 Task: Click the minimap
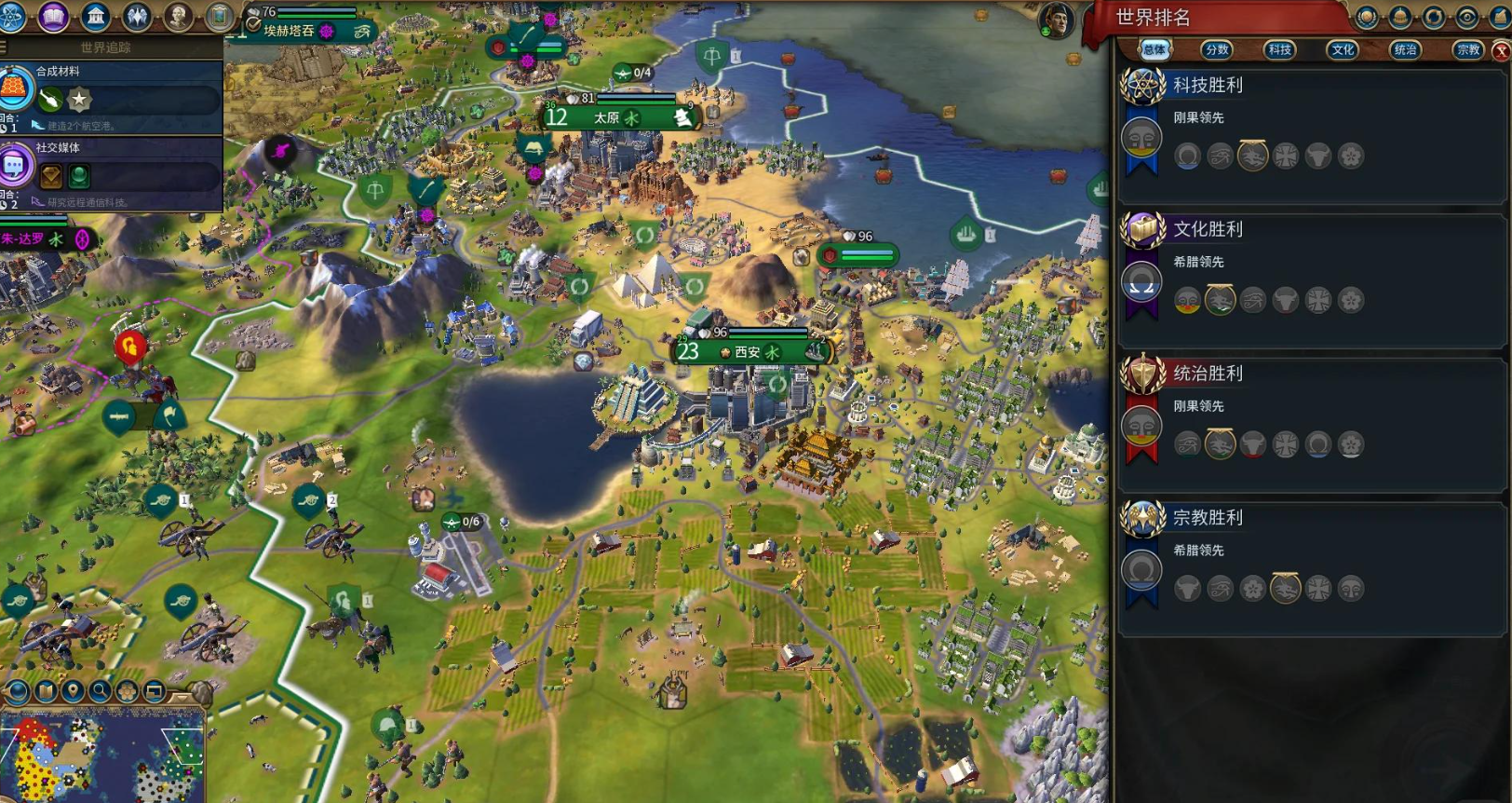point(102,756)
